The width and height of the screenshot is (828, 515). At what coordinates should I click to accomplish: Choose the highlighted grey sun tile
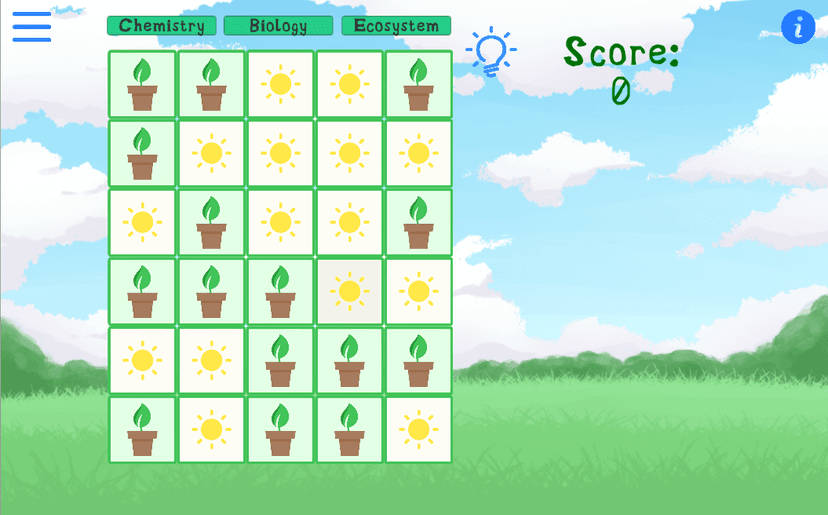pyautogui.click(x=349, y=292)
